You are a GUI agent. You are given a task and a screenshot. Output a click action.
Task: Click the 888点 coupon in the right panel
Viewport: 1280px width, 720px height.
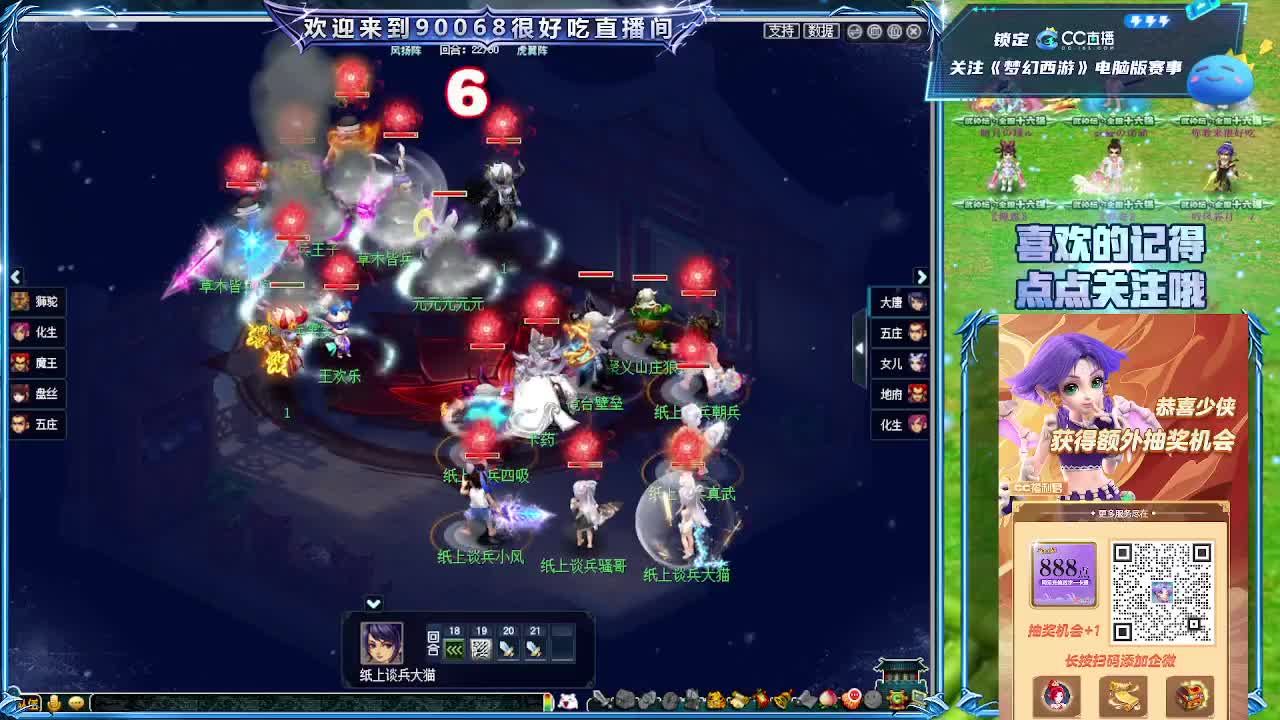click(1063, 573)
